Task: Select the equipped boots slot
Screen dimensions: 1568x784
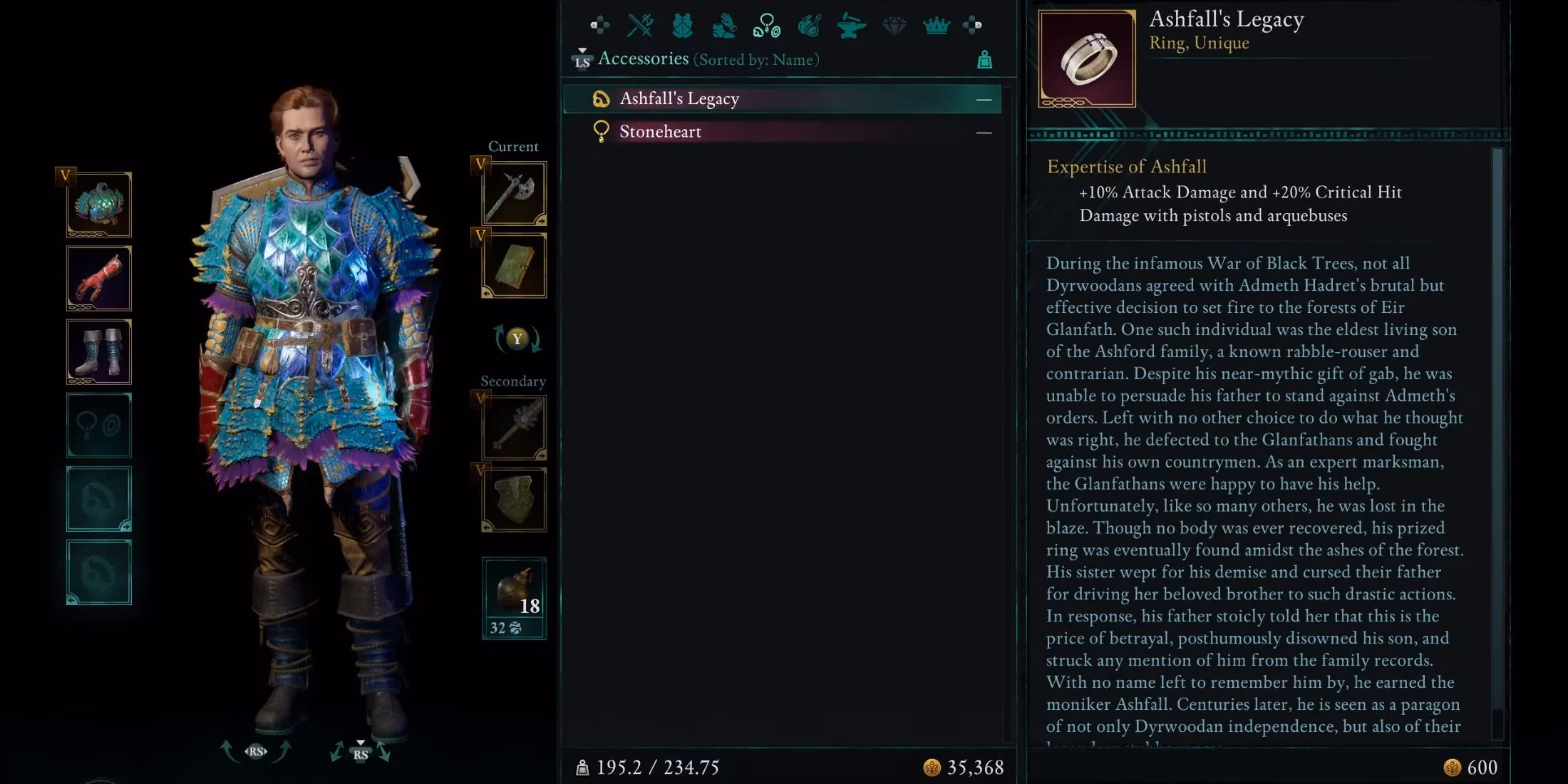Action: coord(99,352)
